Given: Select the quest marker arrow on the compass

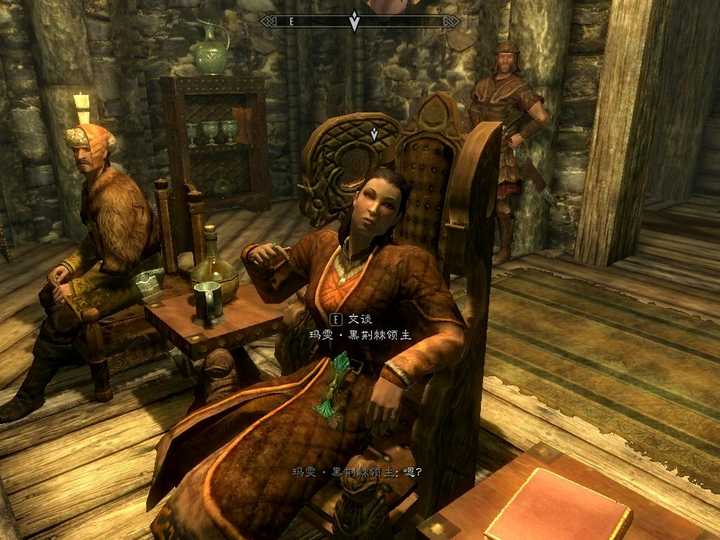Looking at the screenshot, I should (354, 19).
